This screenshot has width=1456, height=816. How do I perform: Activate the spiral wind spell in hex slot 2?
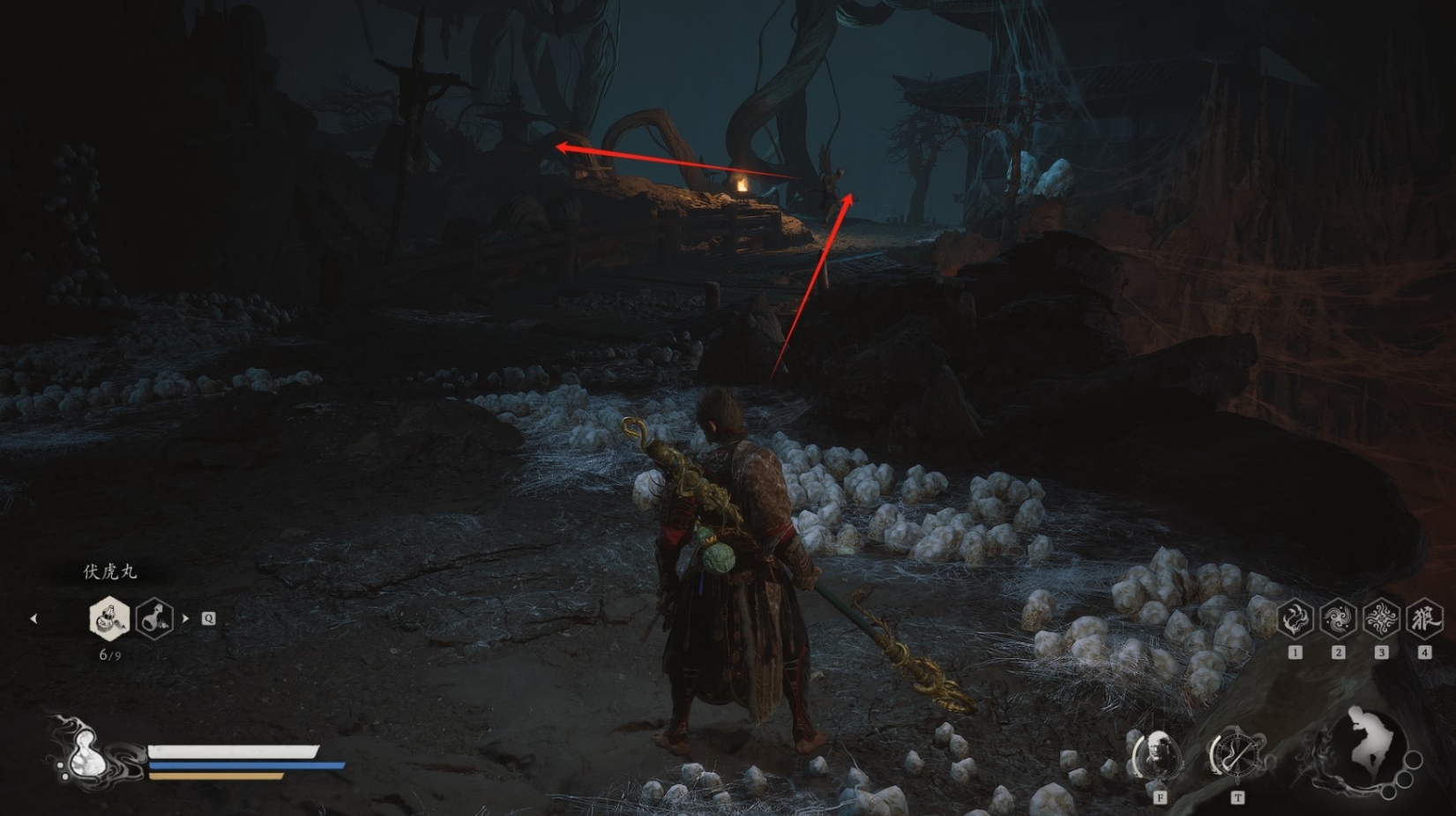pyautogui.click(x=1338, y=618)
